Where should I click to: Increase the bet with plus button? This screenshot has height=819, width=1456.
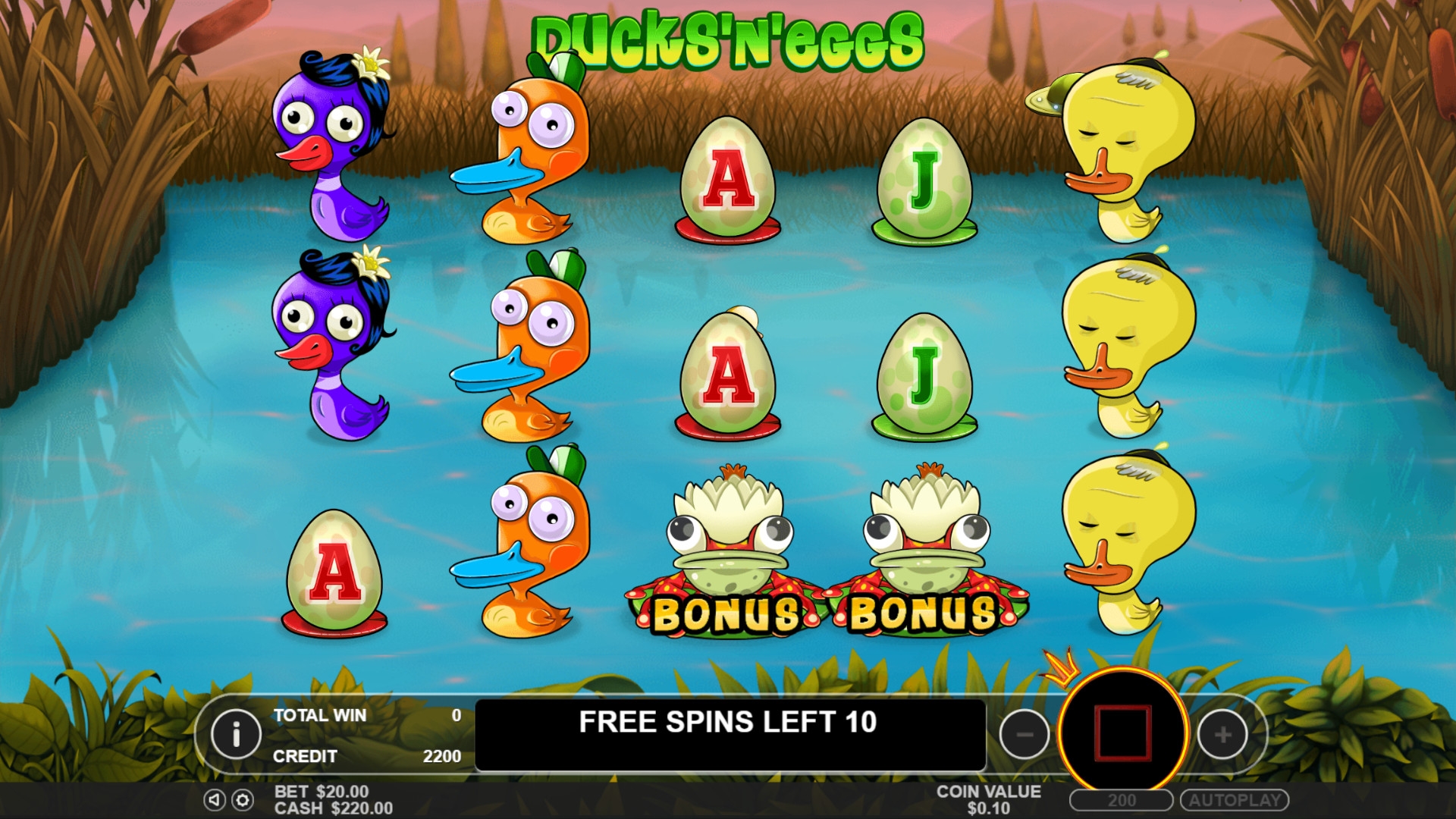tap(1222, 734)
